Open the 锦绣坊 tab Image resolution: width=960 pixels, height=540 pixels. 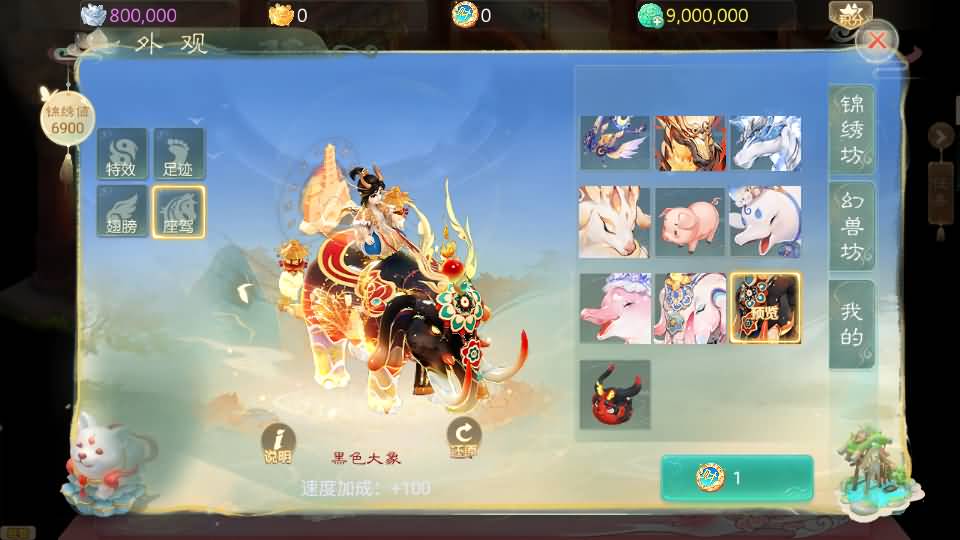click(851, 130)
